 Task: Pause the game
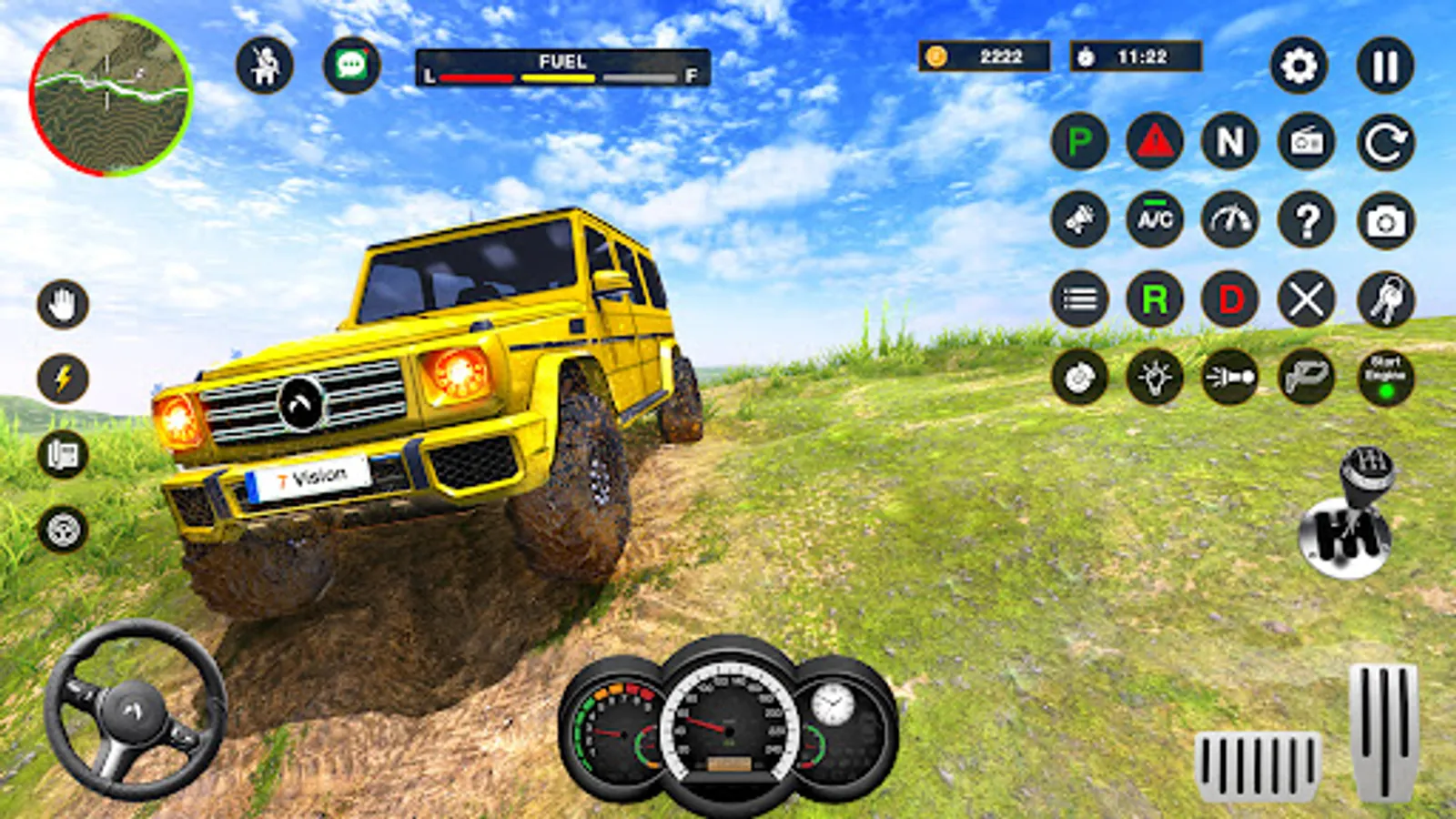tap(1385, 66)
